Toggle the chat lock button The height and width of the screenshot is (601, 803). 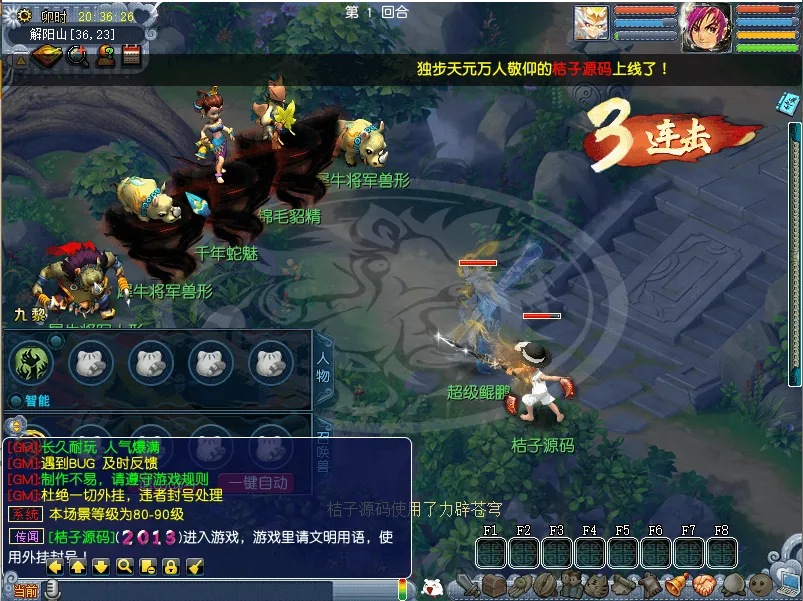171,567
